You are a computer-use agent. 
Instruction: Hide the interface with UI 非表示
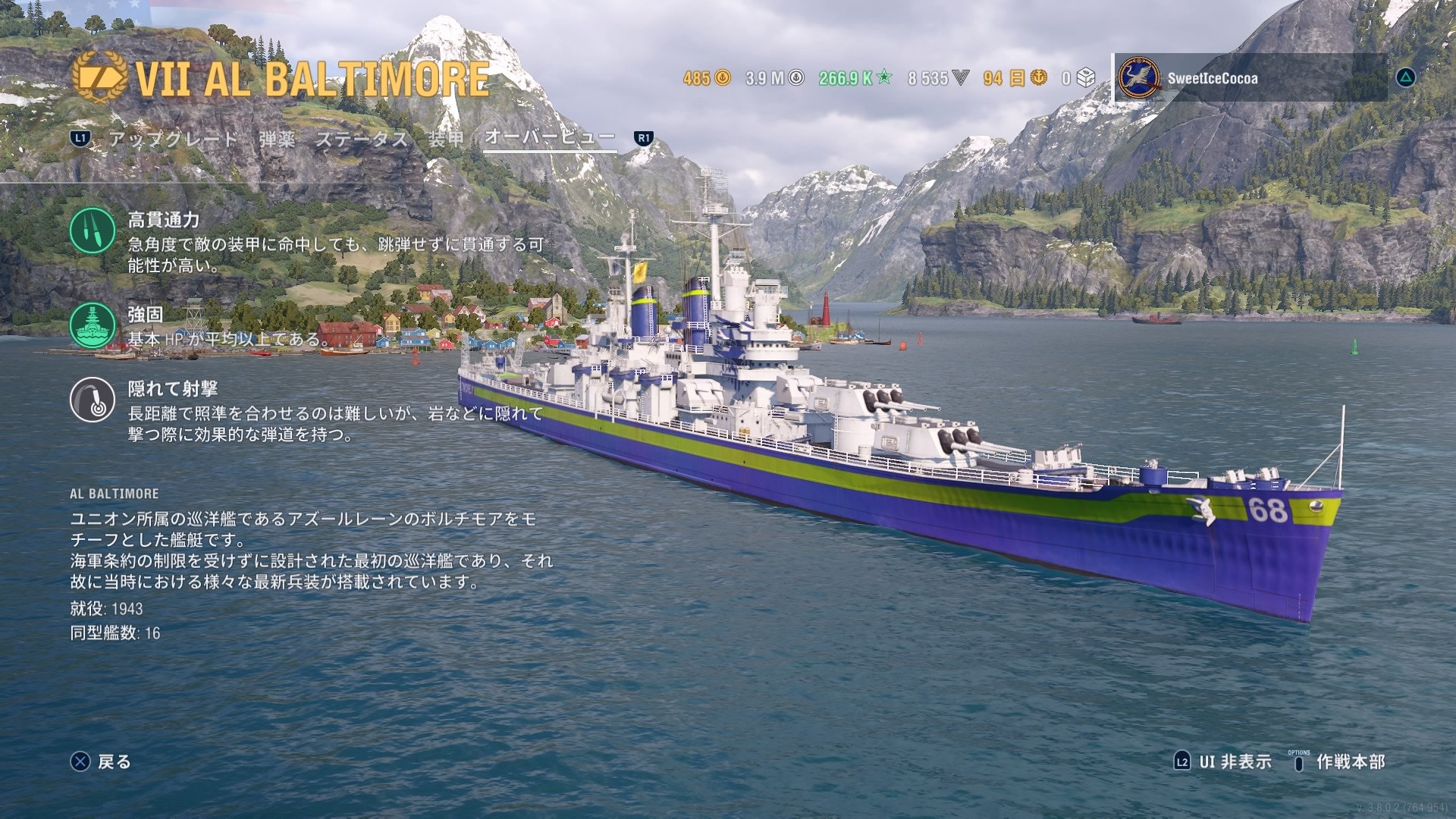point(1223,761)
